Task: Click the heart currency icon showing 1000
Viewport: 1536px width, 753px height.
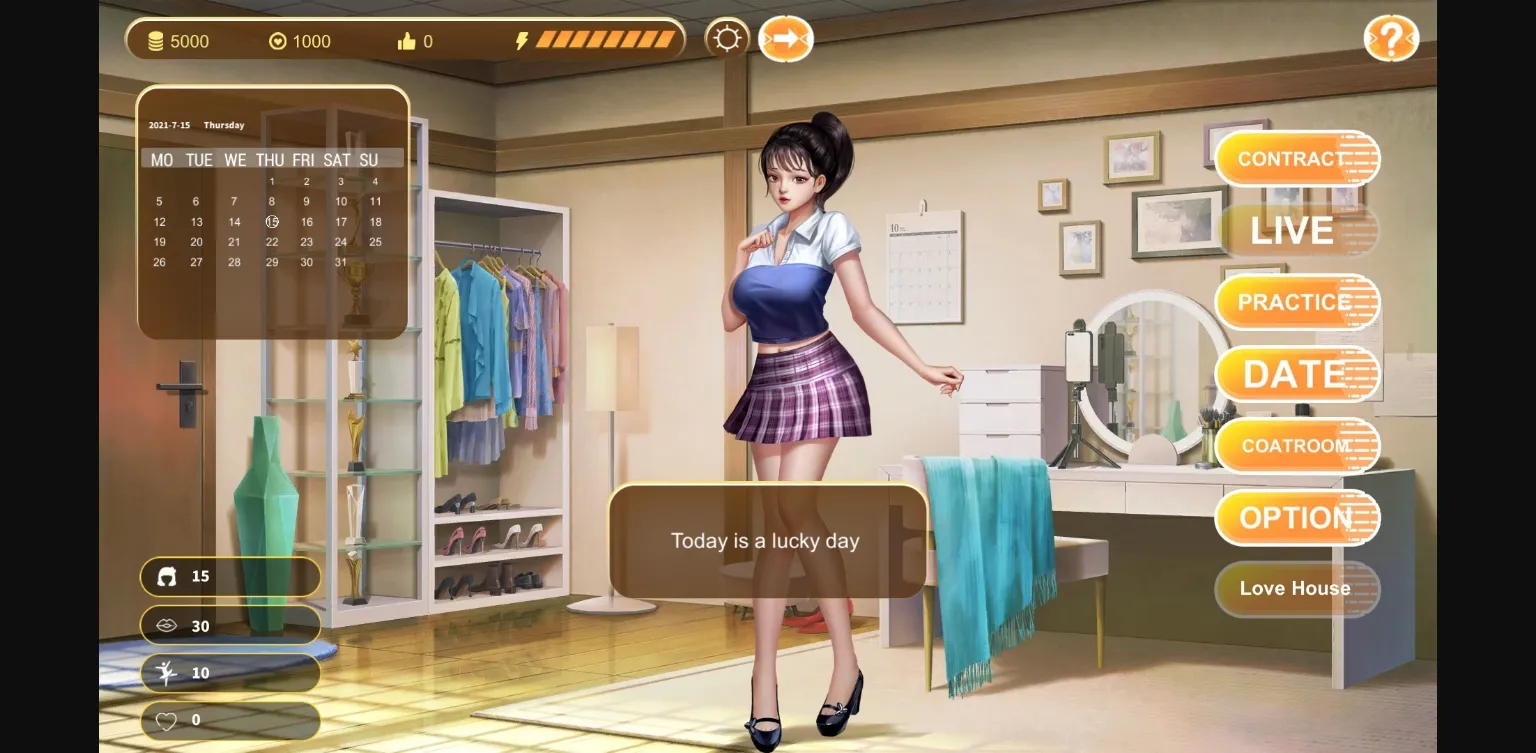Action: tap(278, 41)
